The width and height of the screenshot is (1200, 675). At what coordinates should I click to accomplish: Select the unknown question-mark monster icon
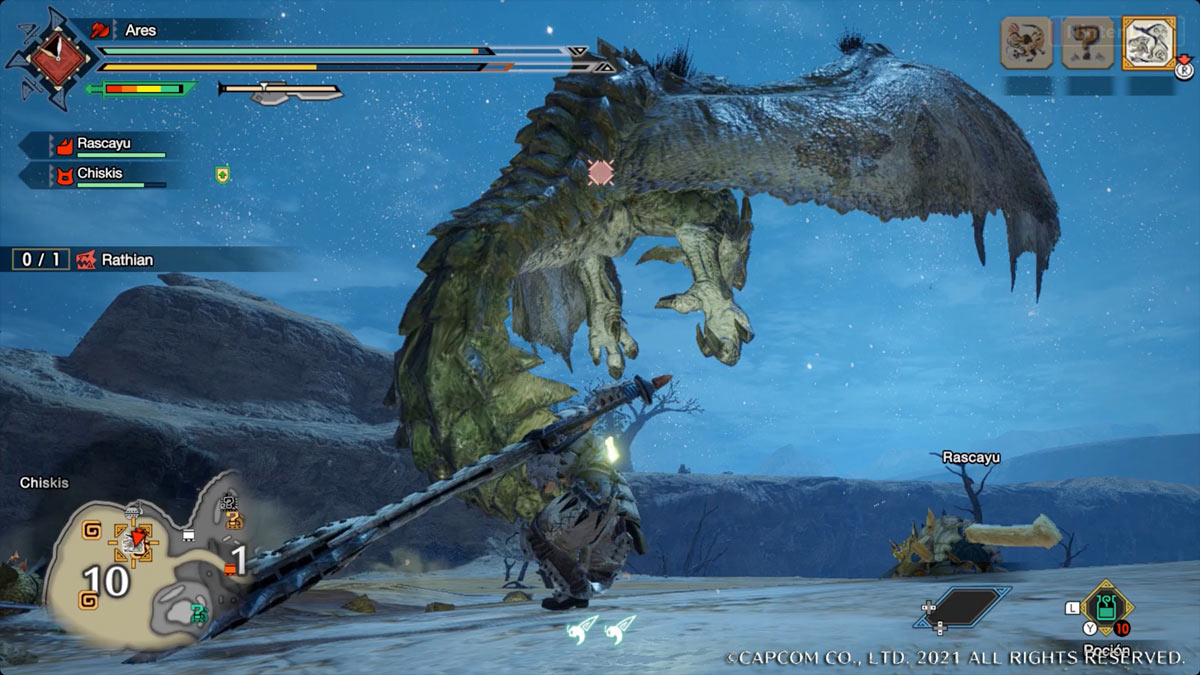coord(1088,44)
